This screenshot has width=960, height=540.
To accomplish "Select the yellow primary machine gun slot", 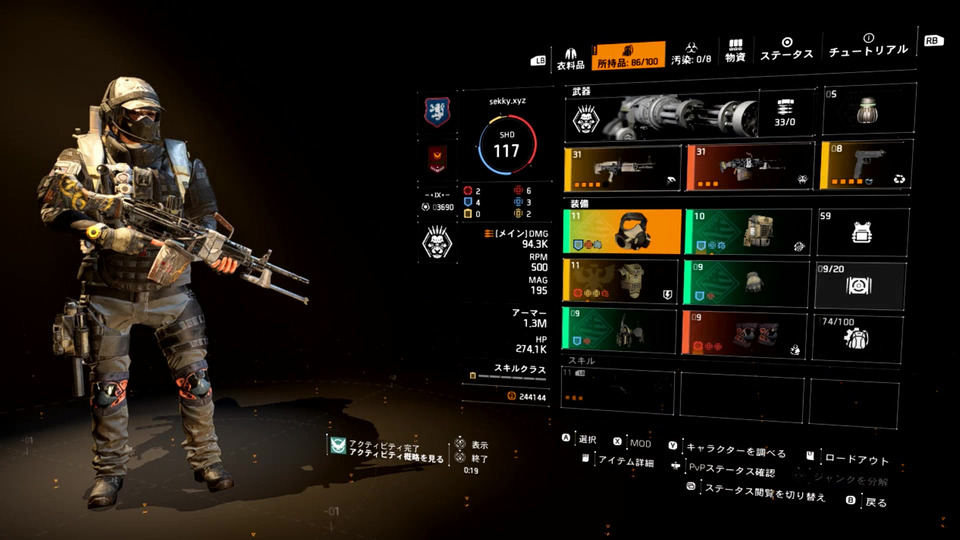I will tap(621, 168).
